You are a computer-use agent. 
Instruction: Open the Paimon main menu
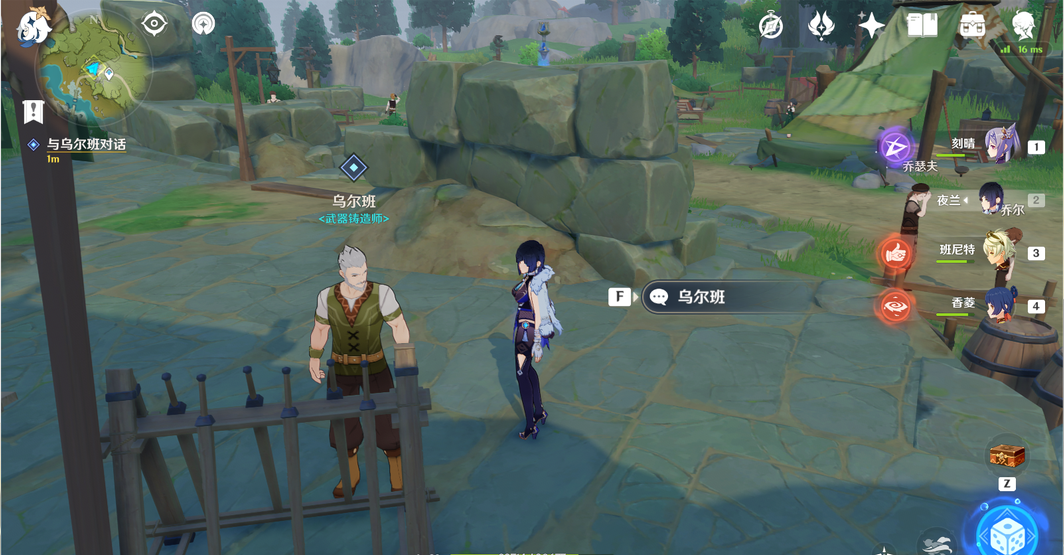click(35, 26)
